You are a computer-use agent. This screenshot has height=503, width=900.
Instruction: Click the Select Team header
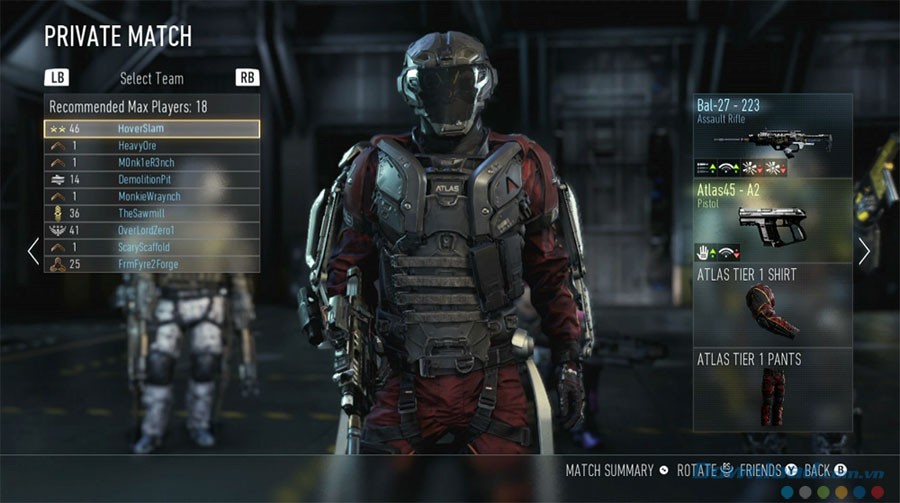[151, 78]
